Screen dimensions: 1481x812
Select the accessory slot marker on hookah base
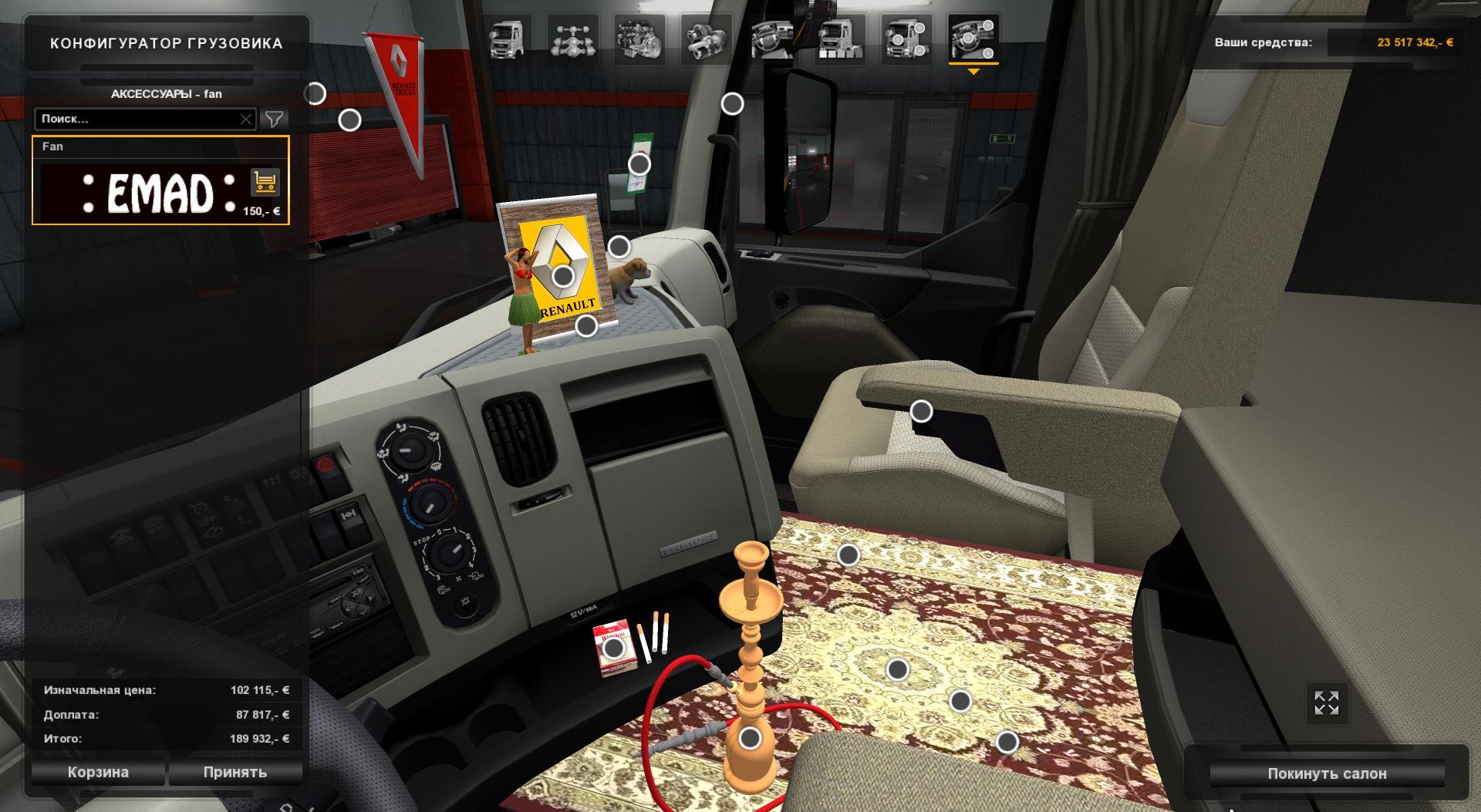[750, 739]
